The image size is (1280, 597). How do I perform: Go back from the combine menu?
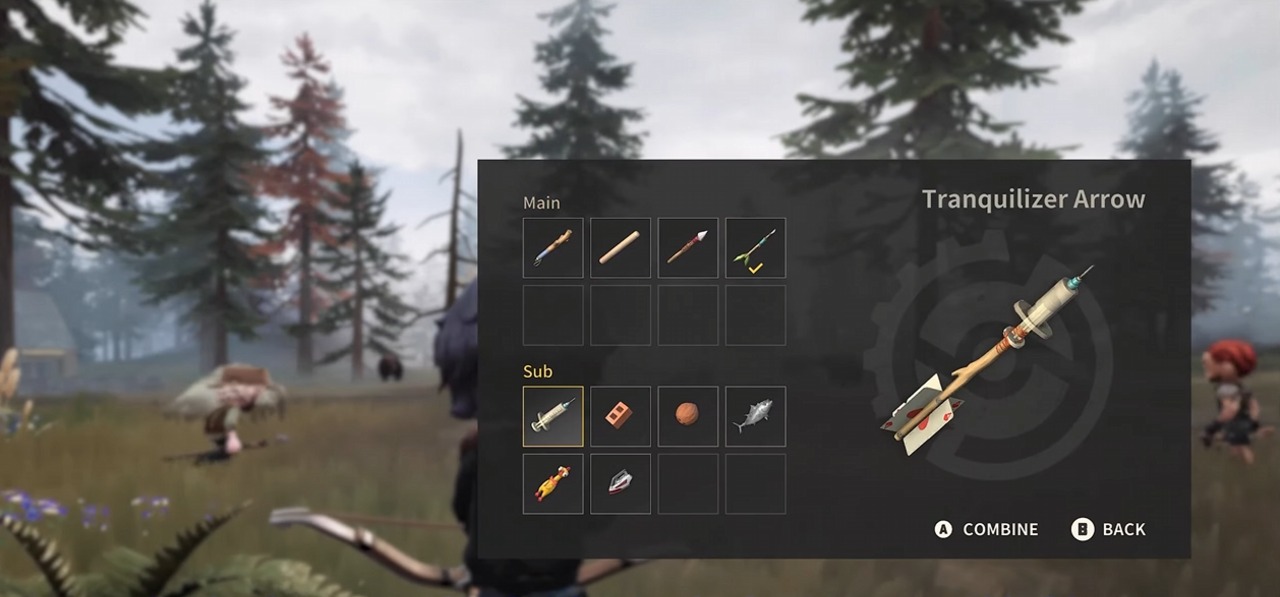pyautogui.click(x=1109, y=530)
